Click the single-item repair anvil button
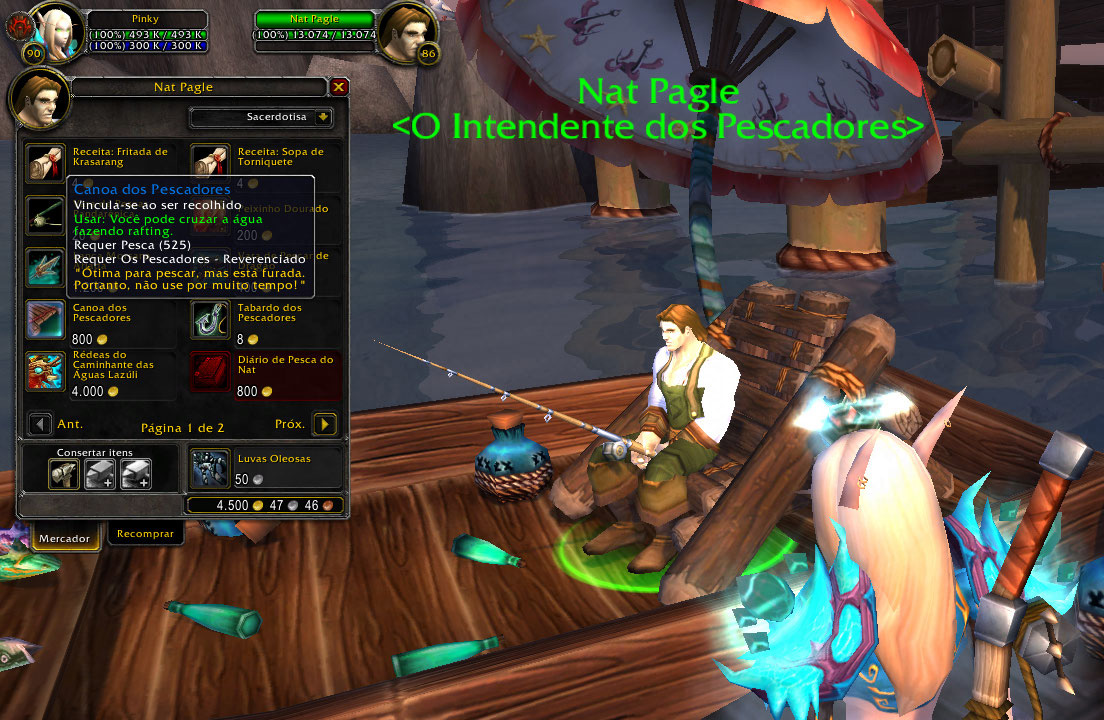This screenshot has height=720, width=1104. click(64, 475)
